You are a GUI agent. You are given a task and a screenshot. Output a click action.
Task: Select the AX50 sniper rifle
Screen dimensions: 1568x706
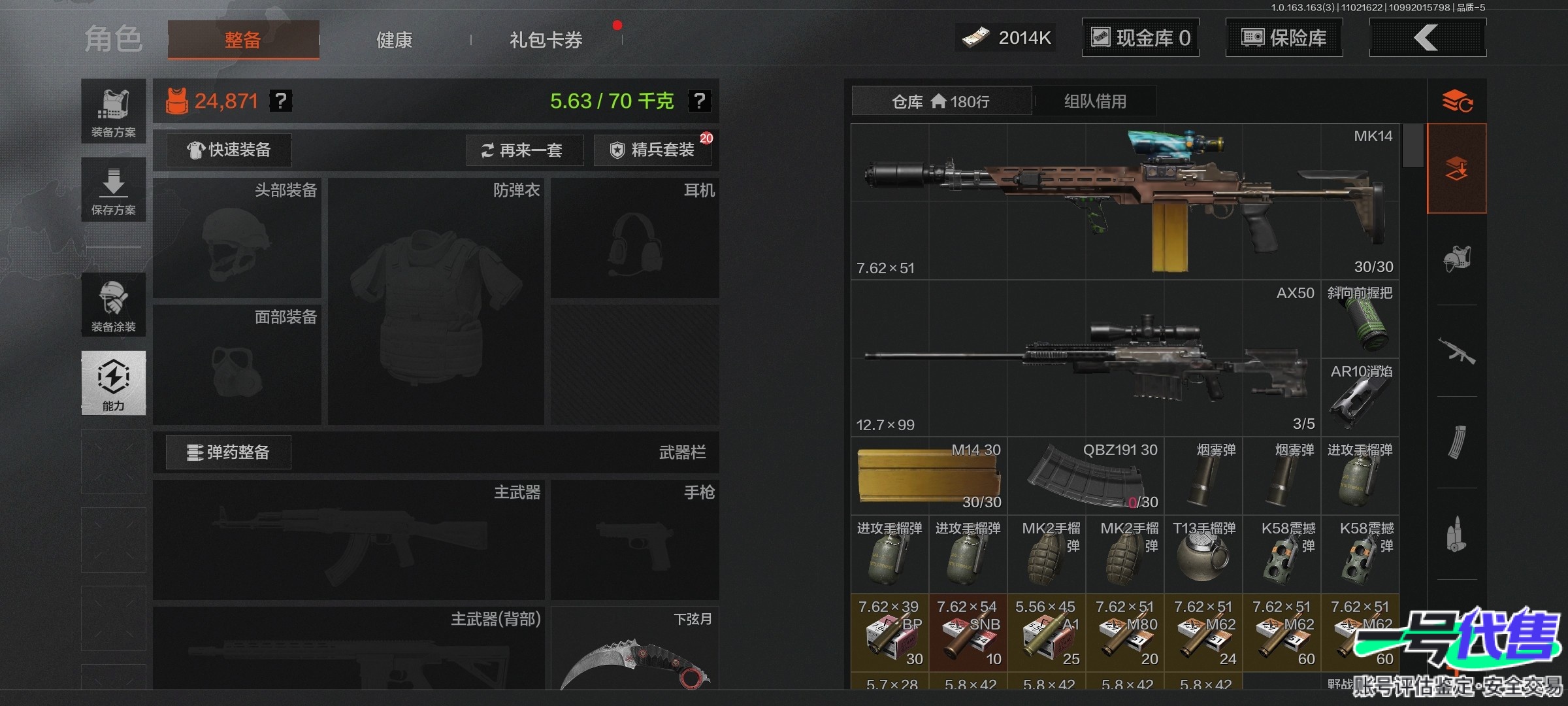pyautogui.click(x=1085, y=358)
